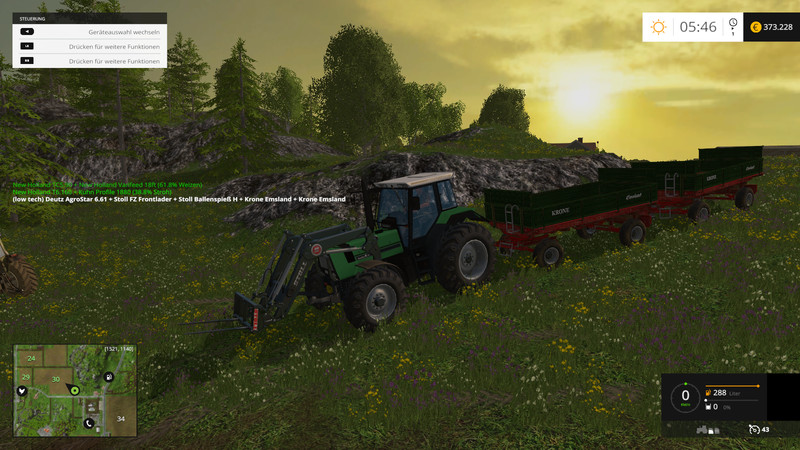Click the time scale clock icon
The height and width of the screenshot is (450, 800).
click(733, 26)
